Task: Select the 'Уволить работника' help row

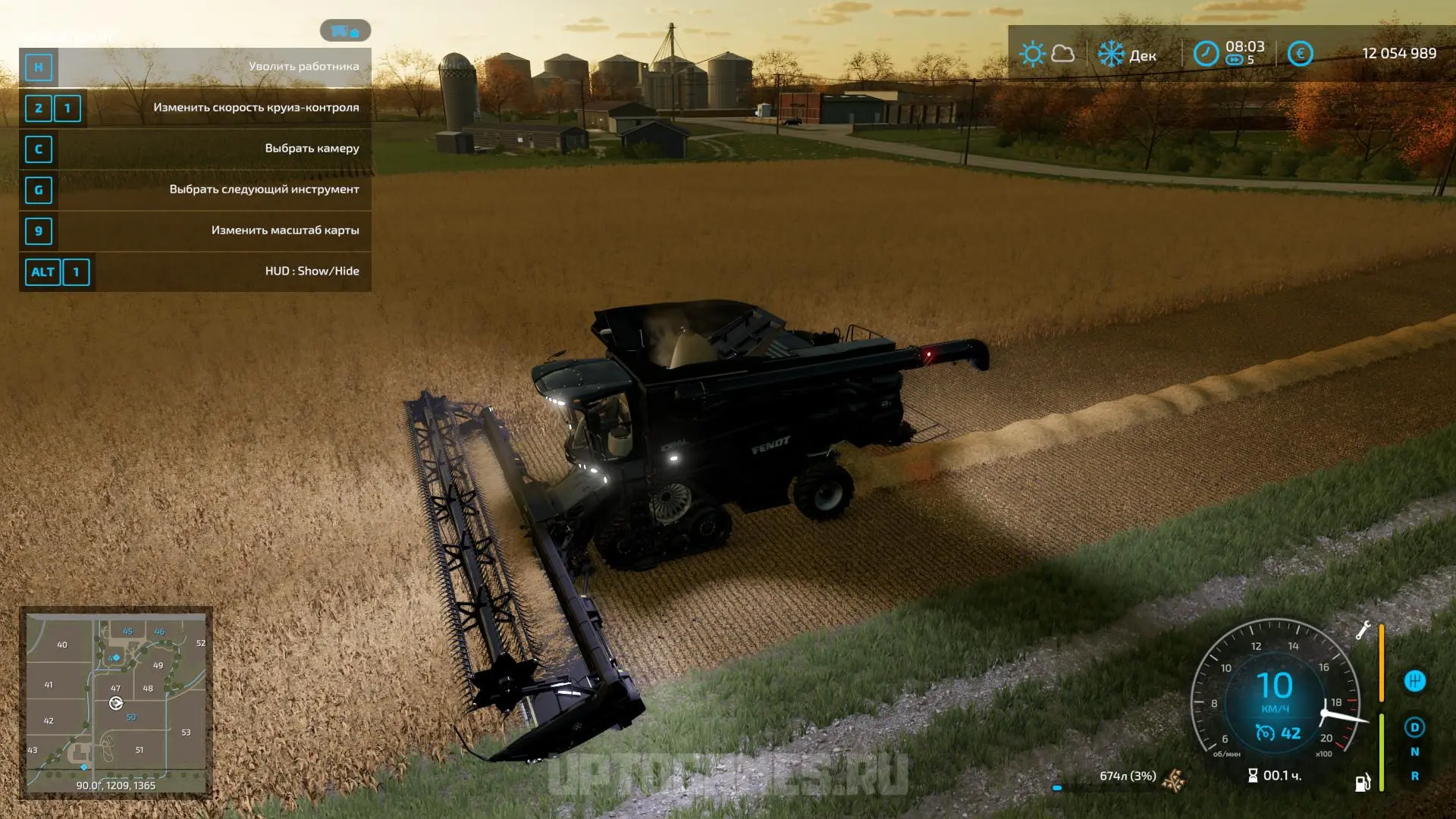Action: coord(195,67)
